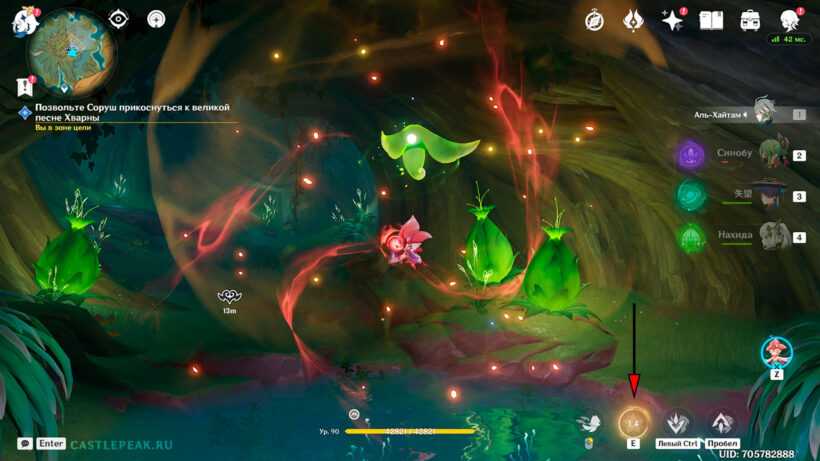
Task: Activate the glowing orange elemental skill
Action: (633, 422)
